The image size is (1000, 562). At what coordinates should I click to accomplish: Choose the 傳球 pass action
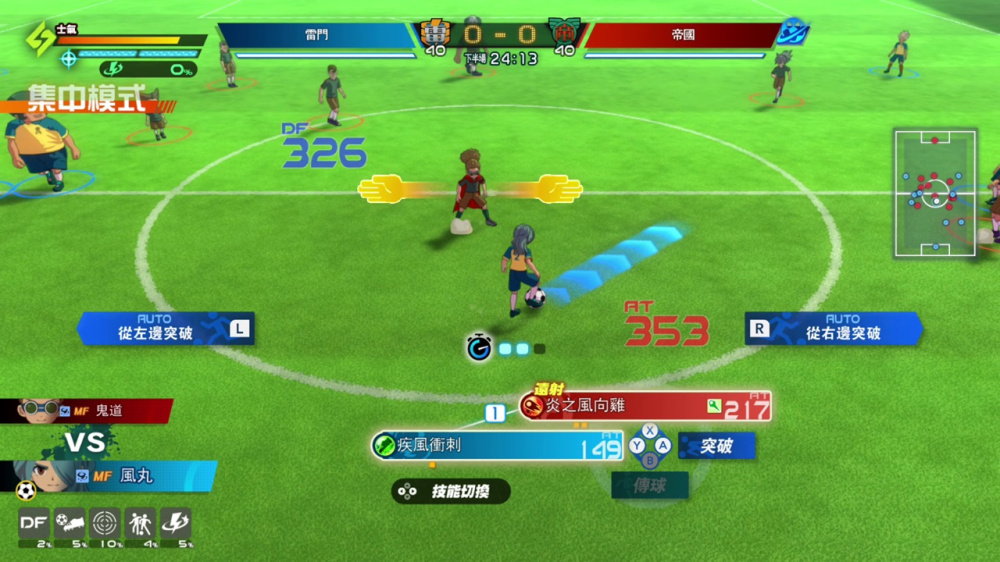(650, 486)
